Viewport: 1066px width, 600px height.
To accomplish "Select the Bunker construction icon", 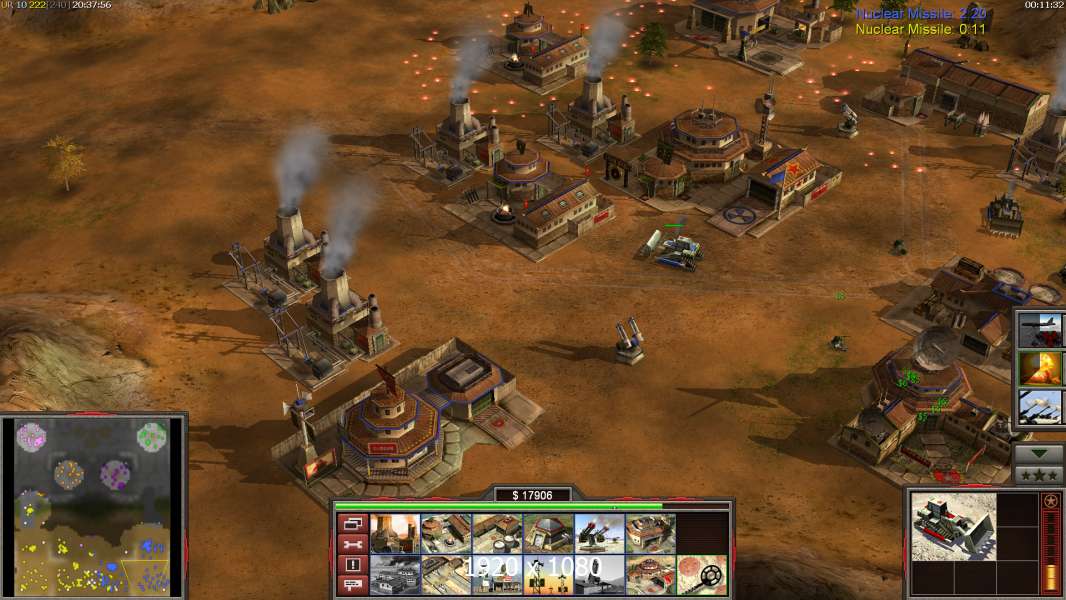I will (x=547, y=534).
